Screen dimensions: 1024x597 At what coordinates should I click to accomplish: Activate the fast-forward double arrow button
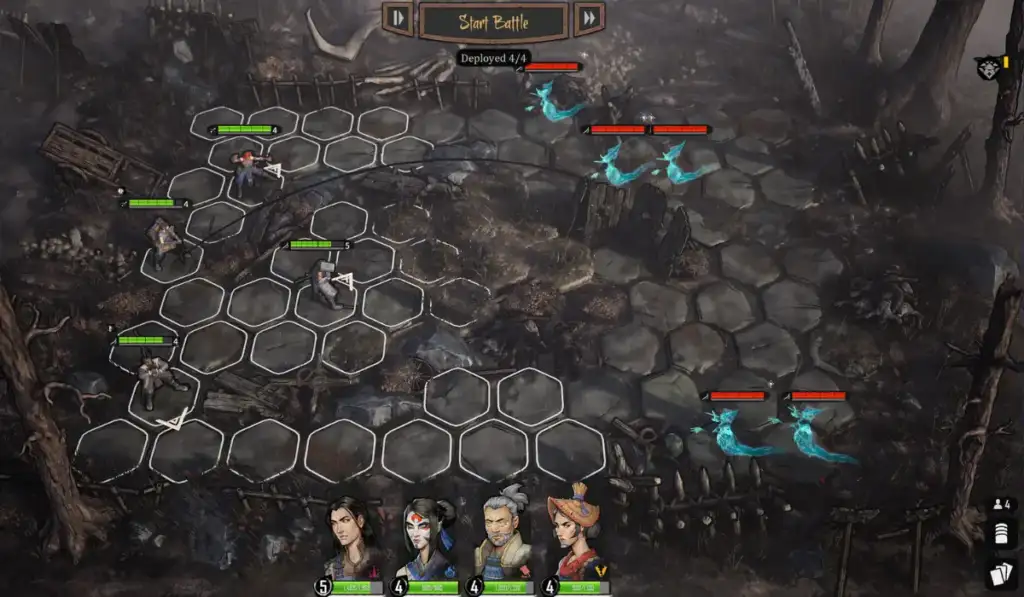[x=589, y=18]
